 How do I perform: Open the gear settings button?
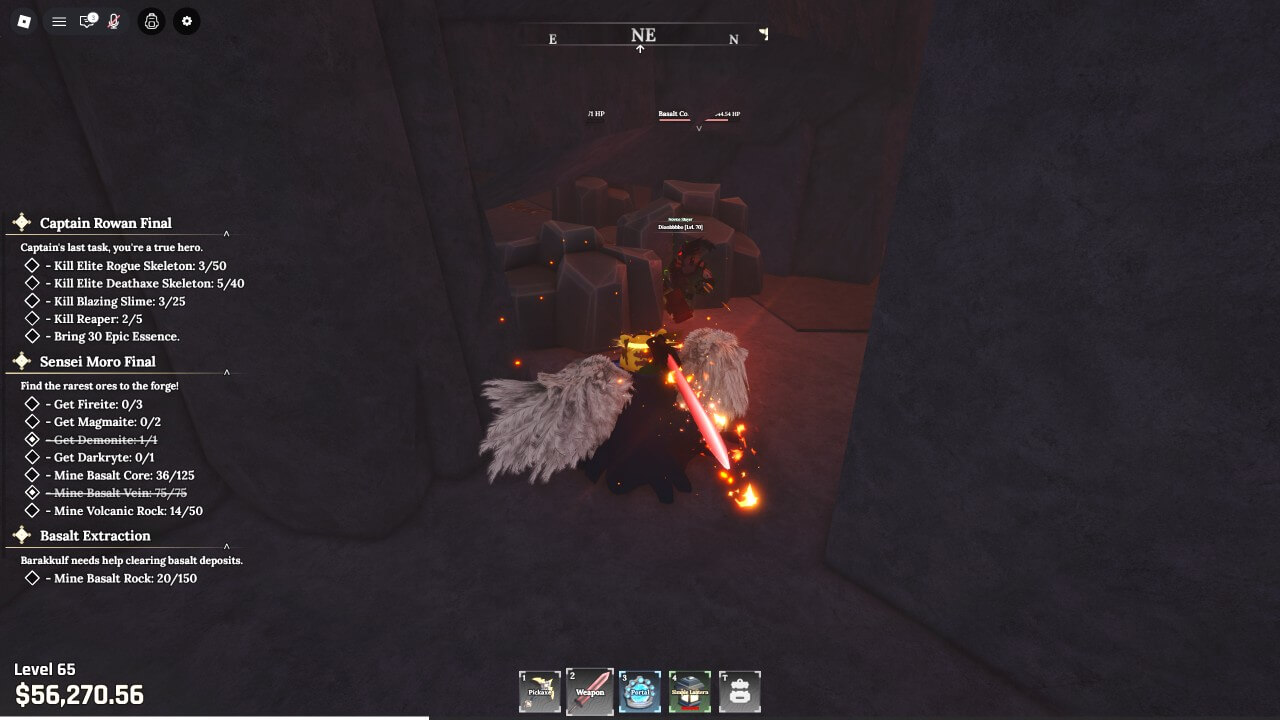pyautogui.click(x=186, y=21)
